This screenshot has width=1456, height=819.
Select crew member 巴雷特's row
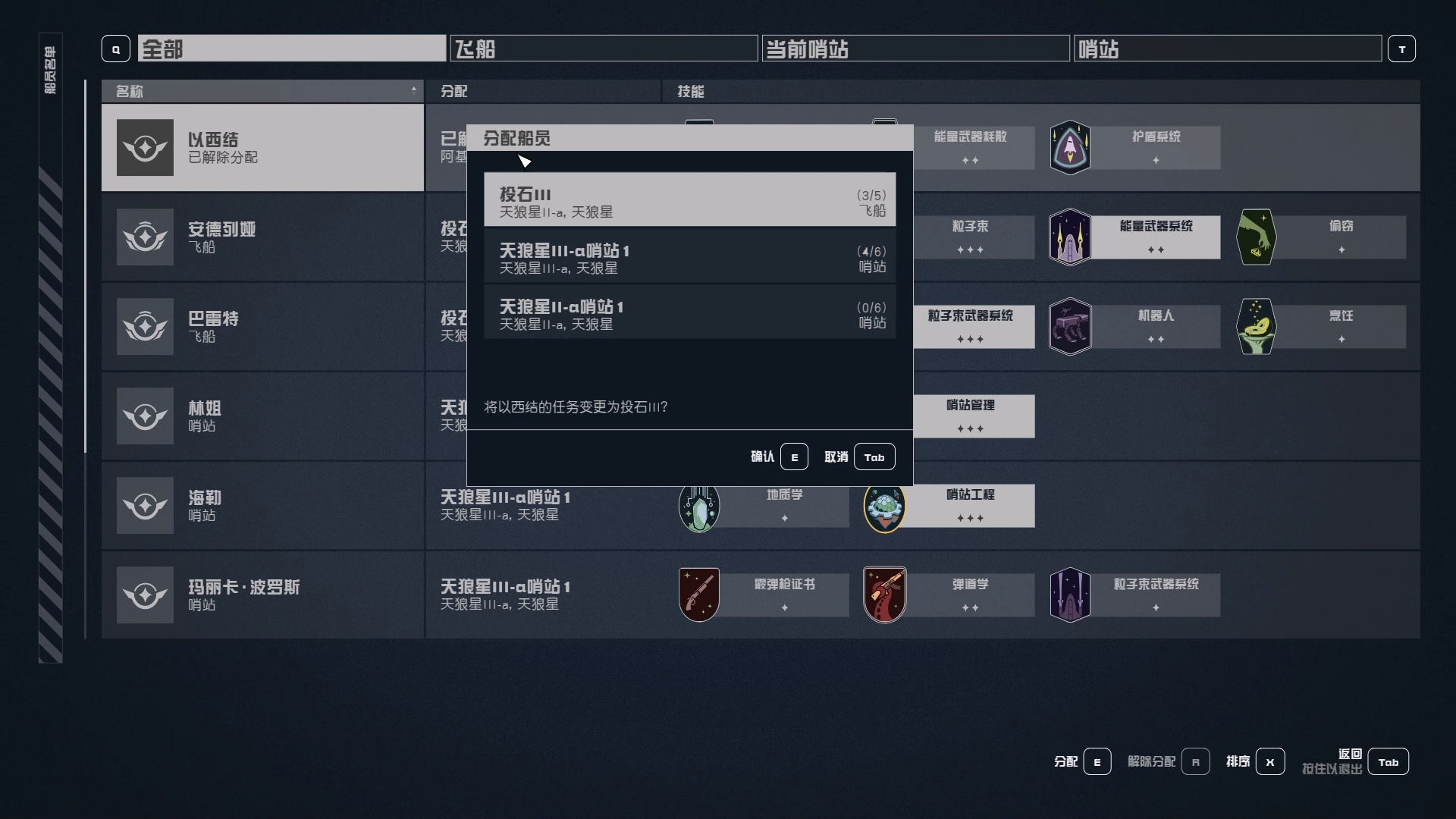tap(262, 326)
